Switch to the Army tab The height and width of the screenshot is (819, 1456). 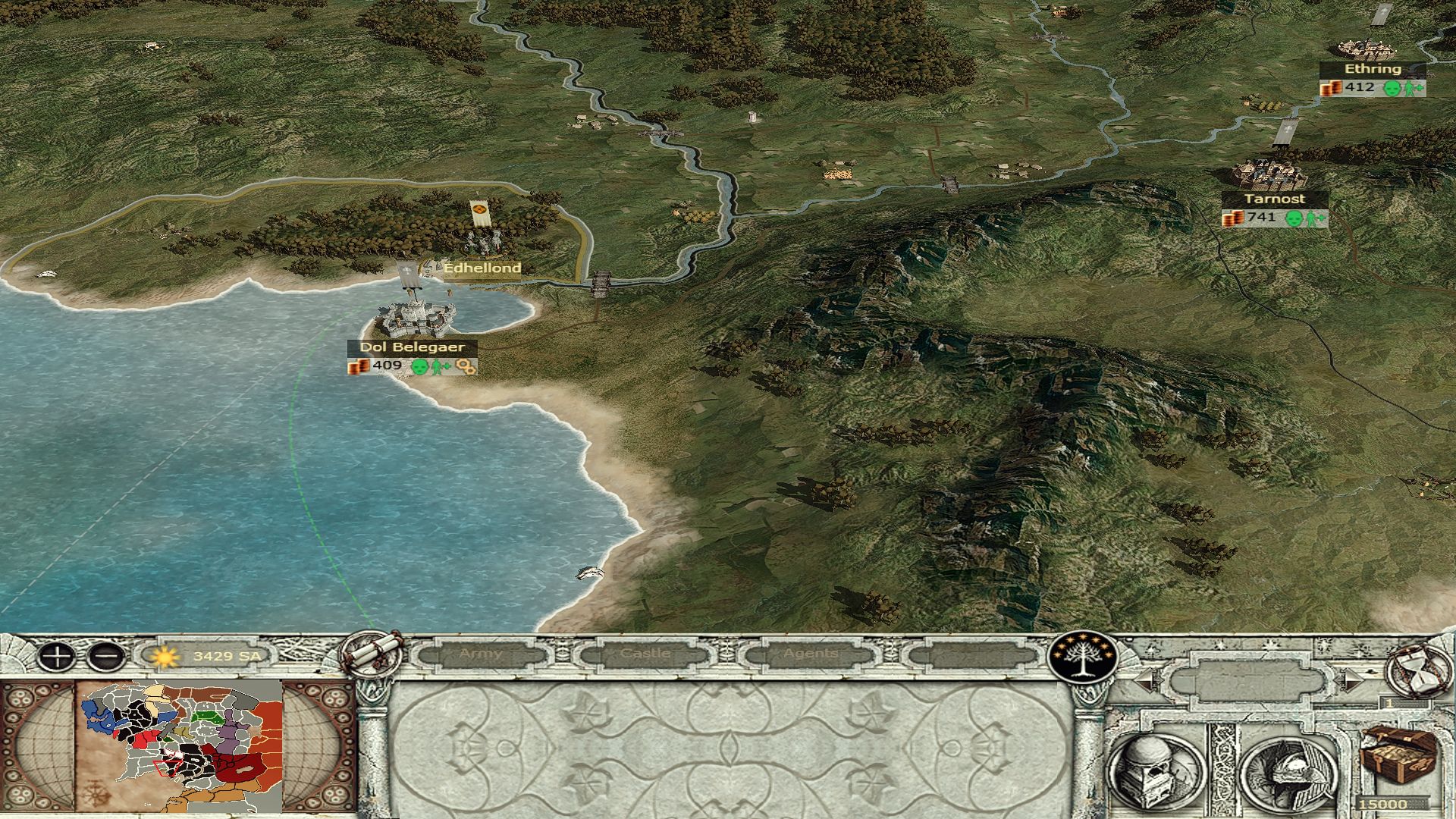[x=480, y=654]
